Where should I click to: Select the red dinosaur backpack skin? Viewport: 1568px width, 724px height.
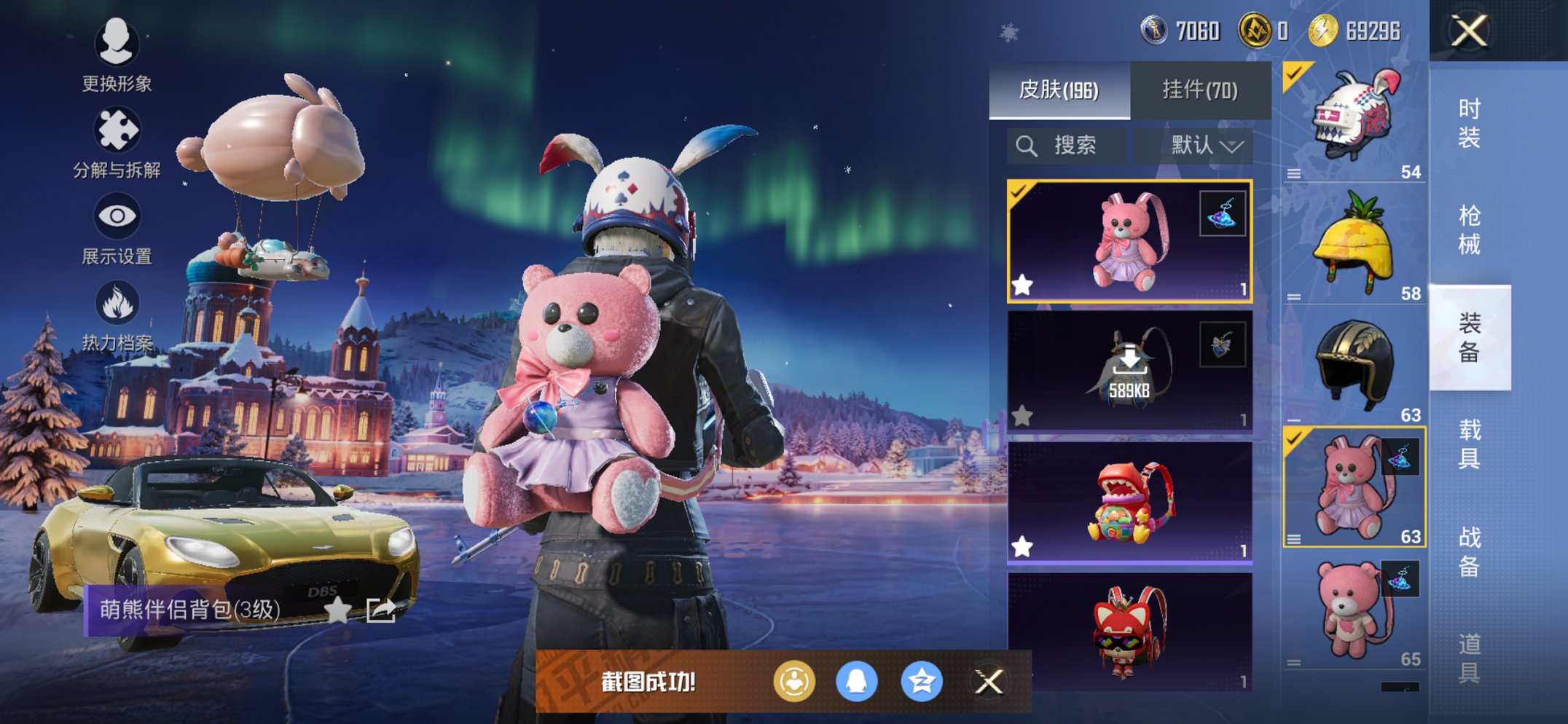[x=1129, y=503]
